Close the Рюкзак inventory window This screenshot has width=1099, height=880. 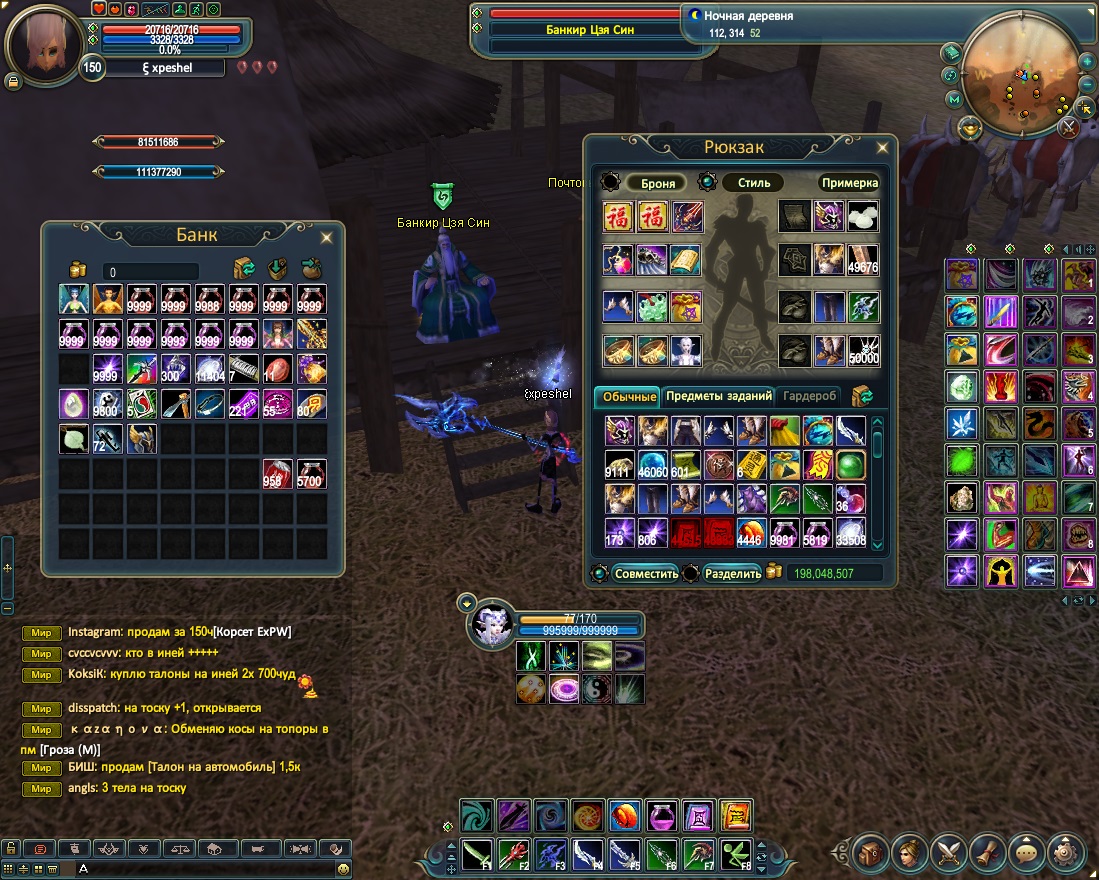click(881, 148)
